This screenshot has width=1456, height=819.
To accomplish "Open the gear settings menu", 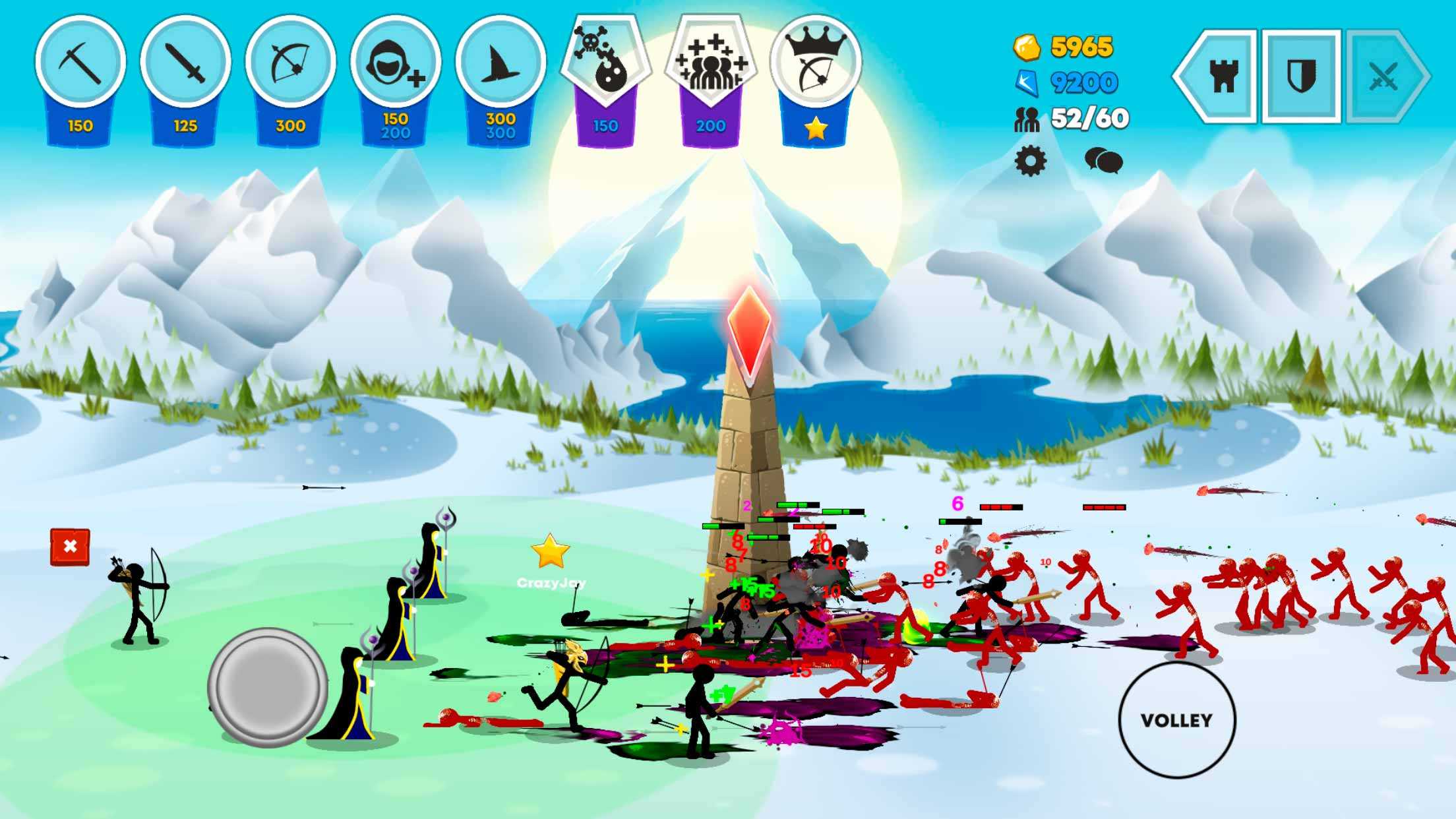I will point(1030,161).
